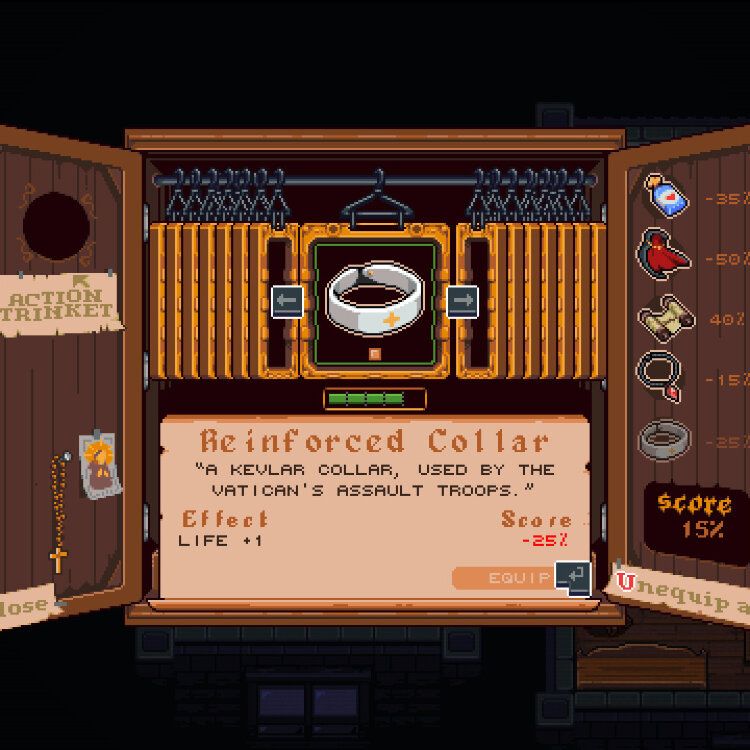This screenshot has width=750, height=750.
Task: Close the wardrobe via the Close tag
Action: click(x=25, y=607)
